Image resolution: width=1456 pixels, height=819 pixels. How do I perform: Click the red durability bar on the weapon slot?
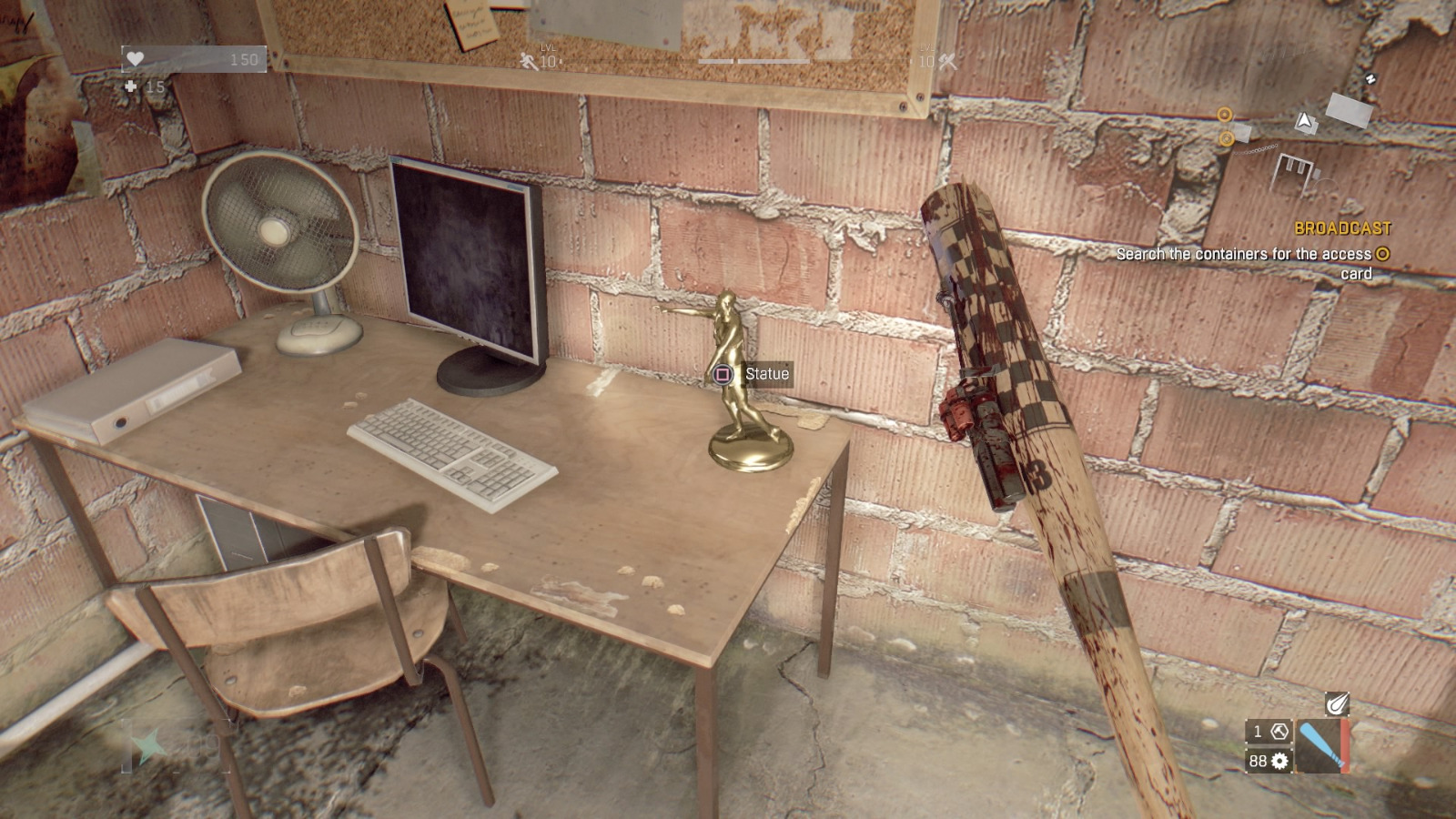point(1345,746)
